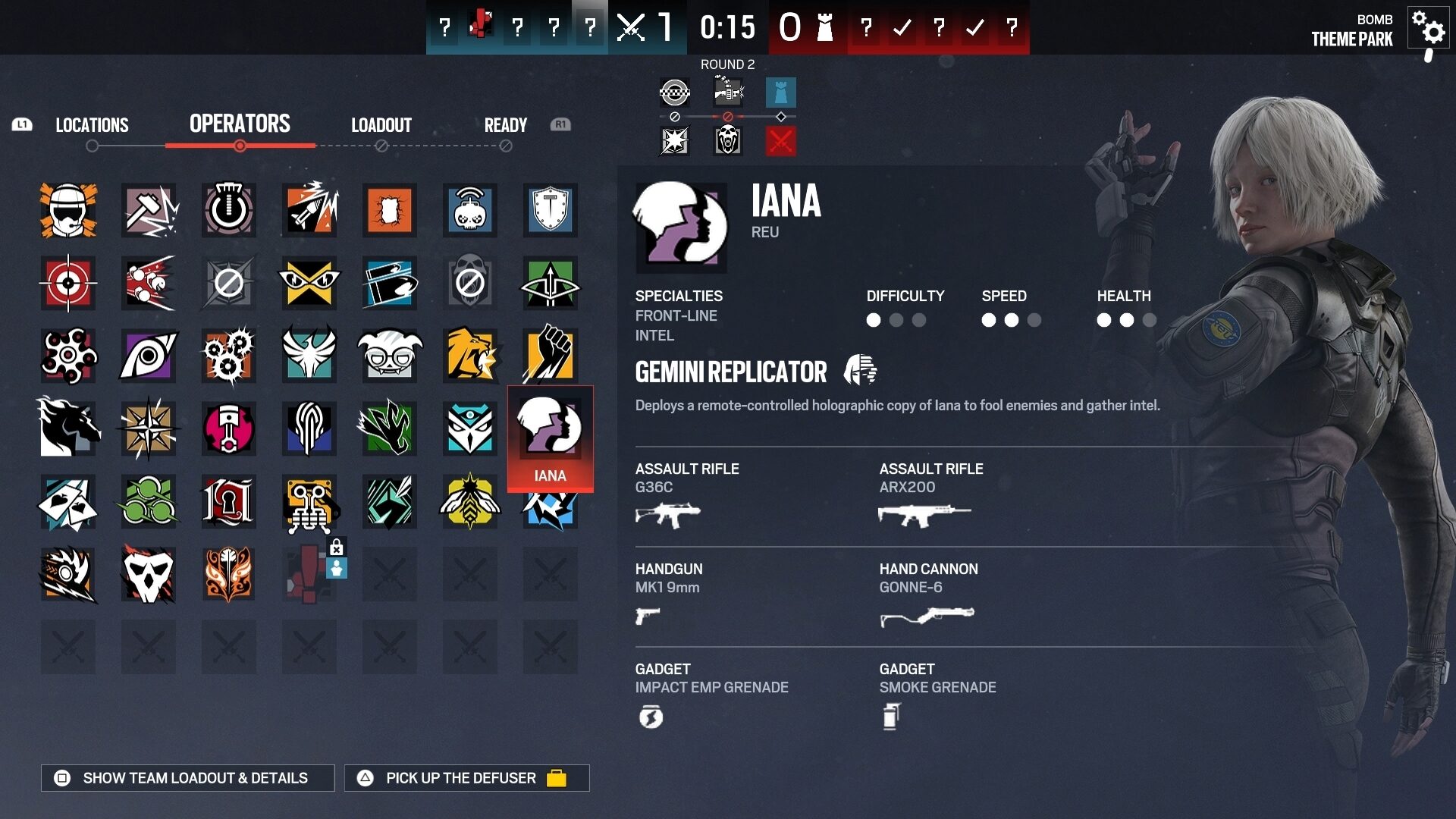Select Jackal's yellow eyes icon
This screenshot has width=1456, height=819.
coord(309,283)
